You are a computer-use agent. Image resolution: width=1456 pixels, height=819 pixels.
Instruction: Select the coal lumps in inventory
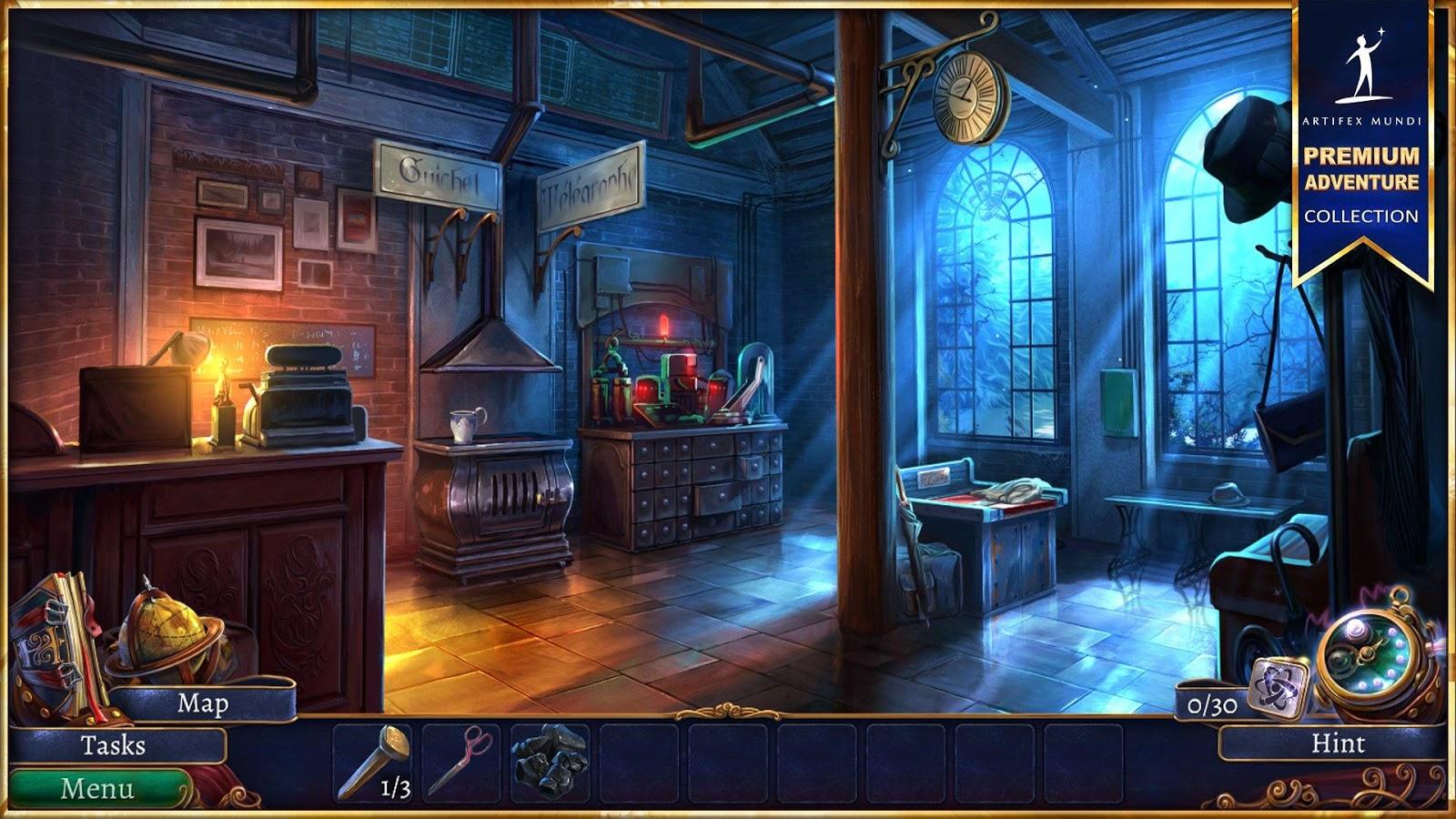549,761
